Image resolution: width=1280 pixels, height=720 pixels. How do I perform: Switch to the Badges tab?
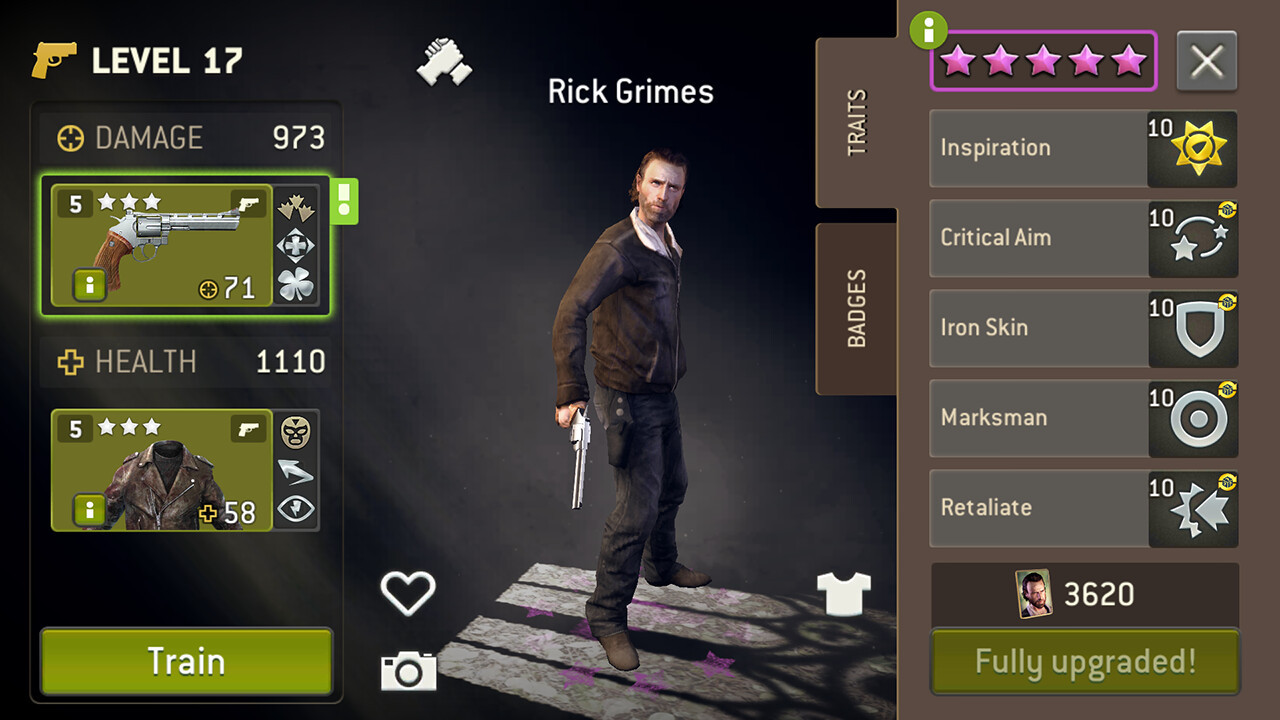[857, 308]
